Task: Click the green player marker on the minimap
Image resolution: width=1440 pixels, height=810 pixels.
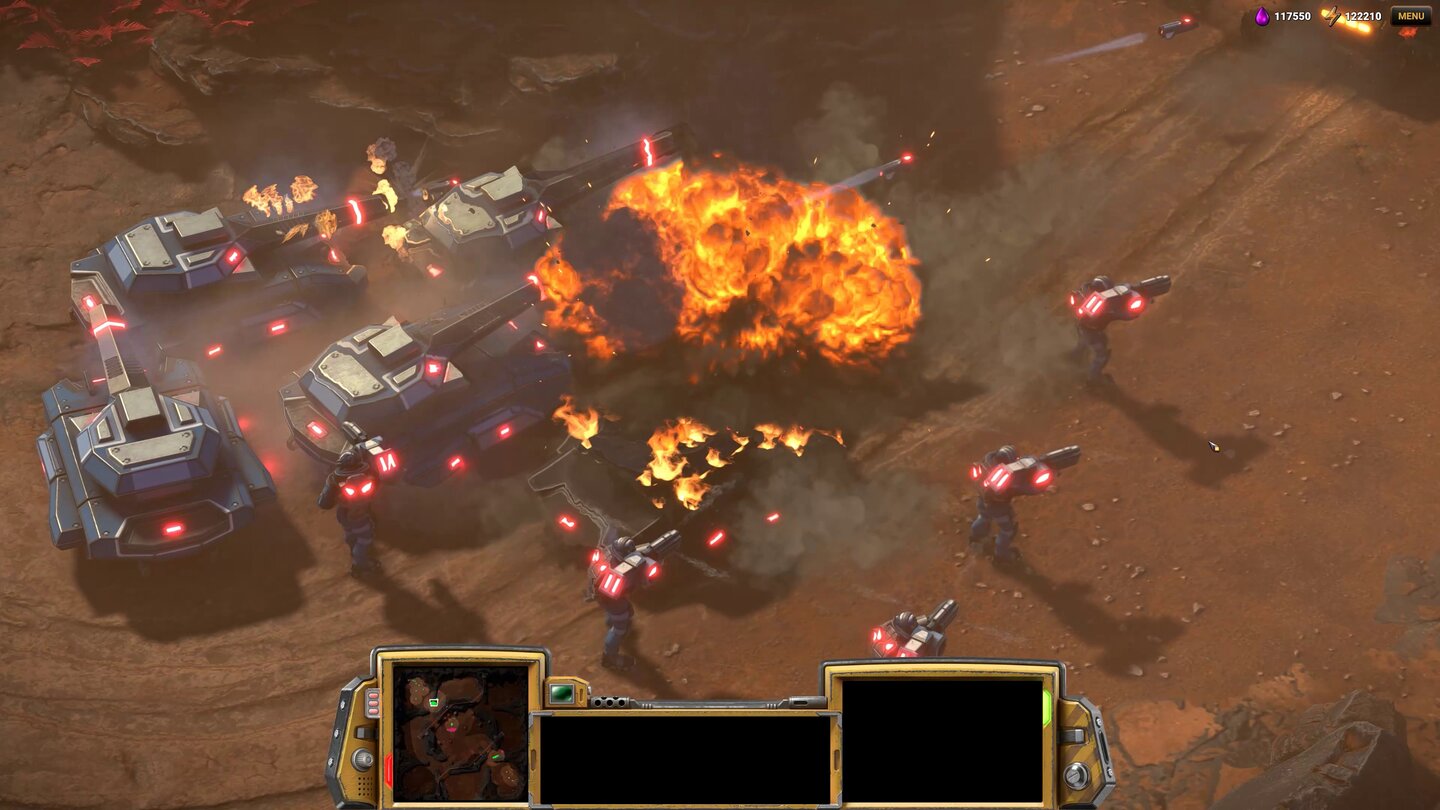Action: pos(433,702)
